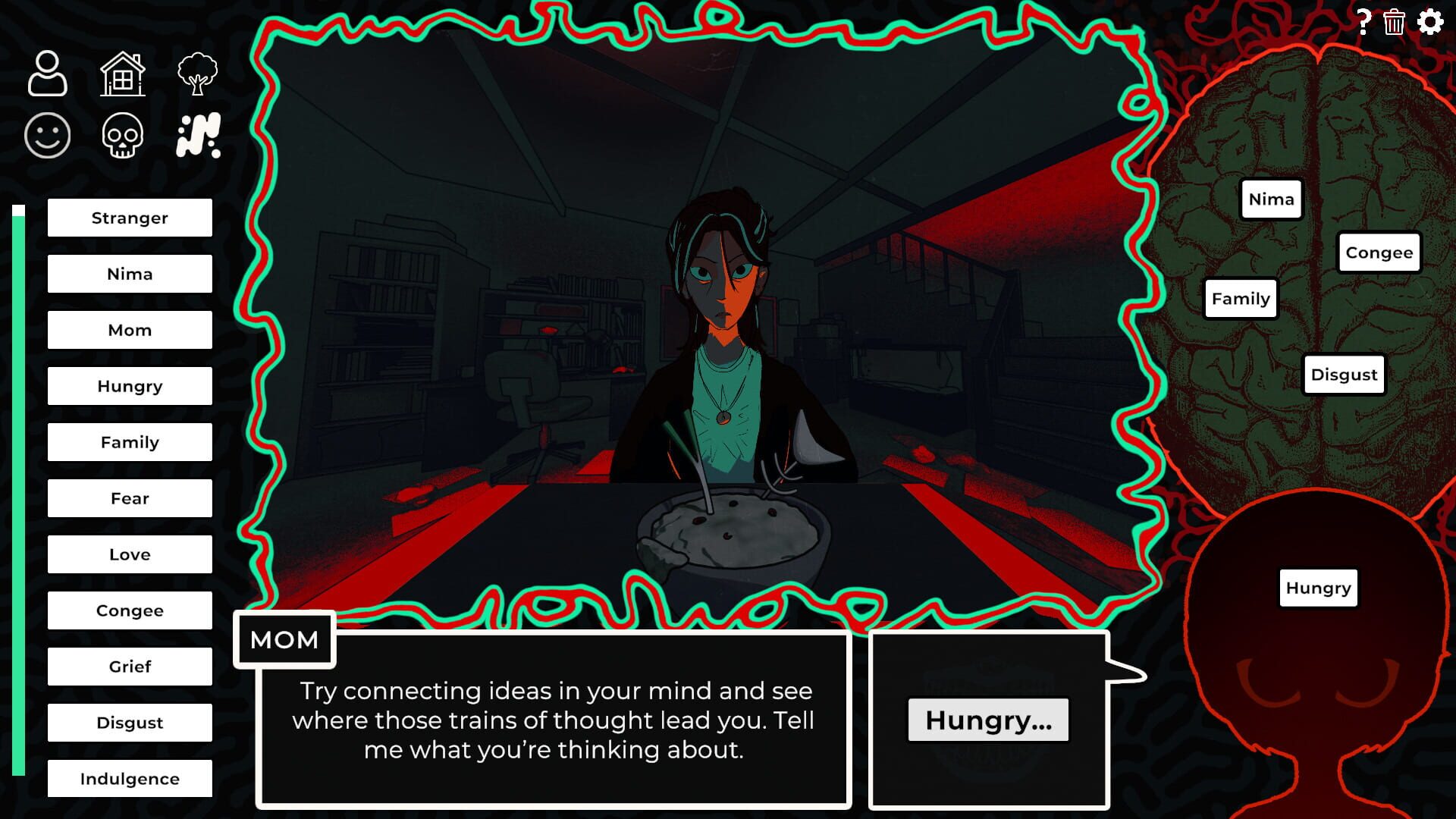Open the tree icon view
The height and width of the screenshot is (819, 1456).
click(x=199, y=74)
